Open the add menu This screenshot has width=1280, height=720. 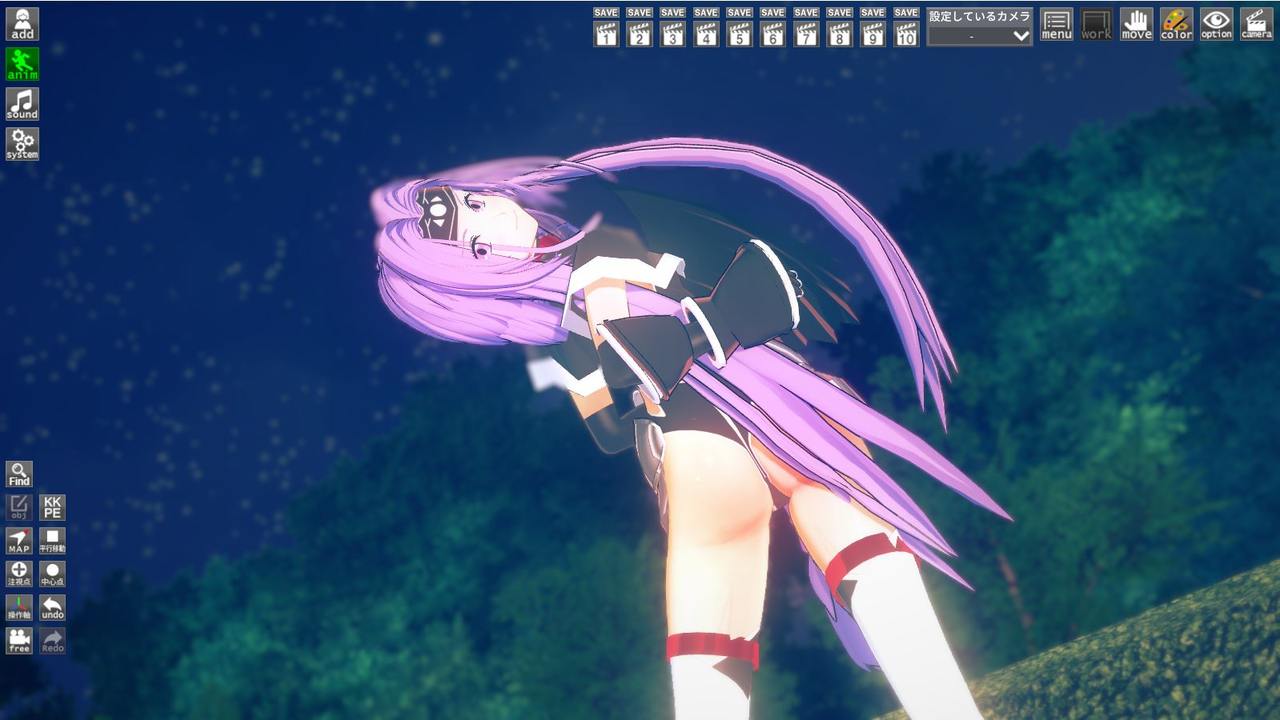point(22,24)
